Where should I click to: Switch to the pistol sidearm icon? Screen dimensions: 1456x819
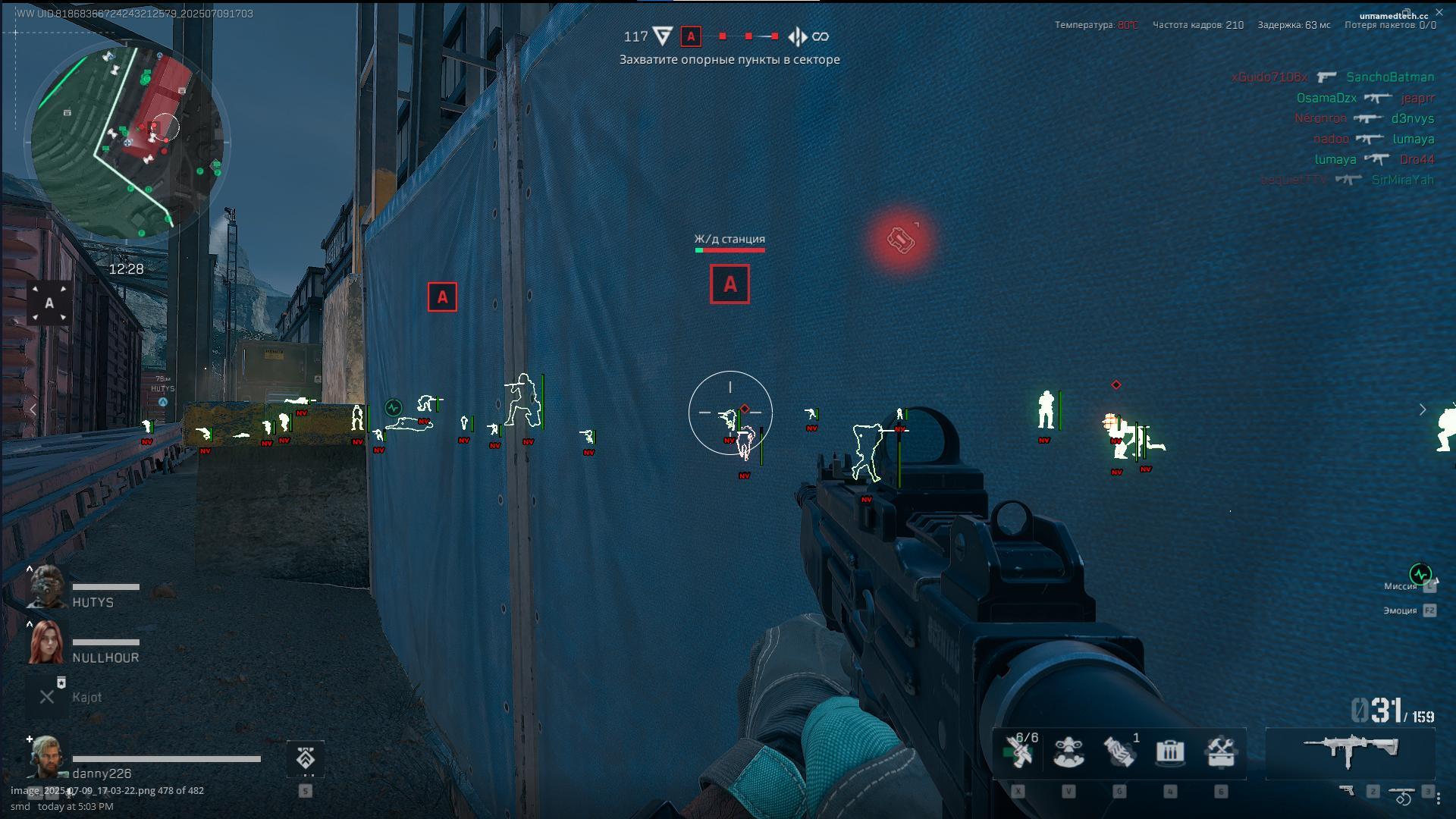point(1348,791)
